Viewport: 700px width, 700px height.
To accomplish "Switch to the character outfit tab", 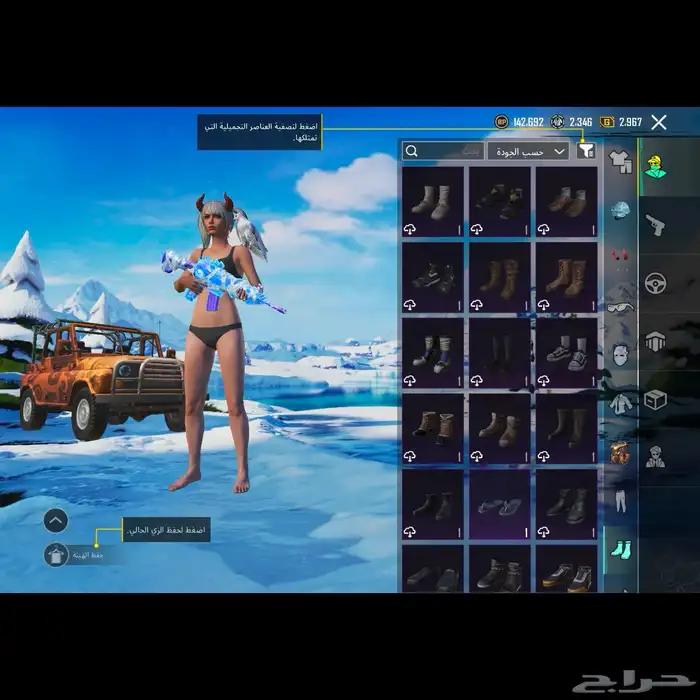I will (656, 168).
